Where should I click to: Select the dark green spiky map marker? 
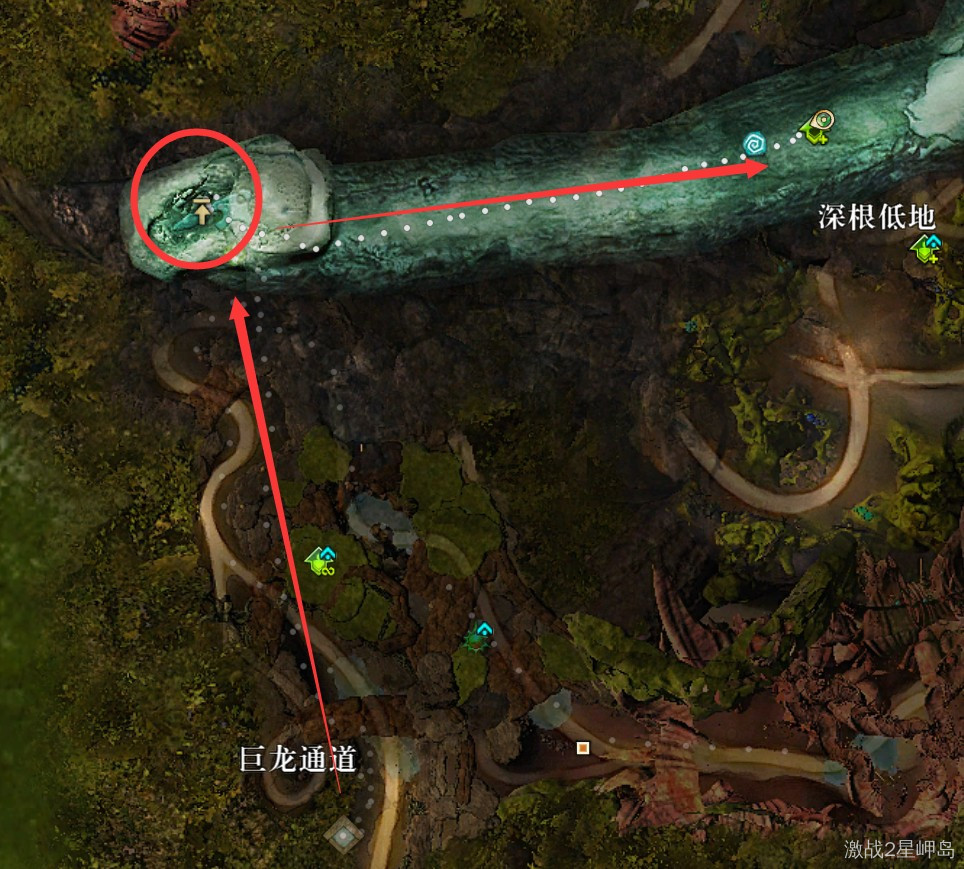pos(479,636)
